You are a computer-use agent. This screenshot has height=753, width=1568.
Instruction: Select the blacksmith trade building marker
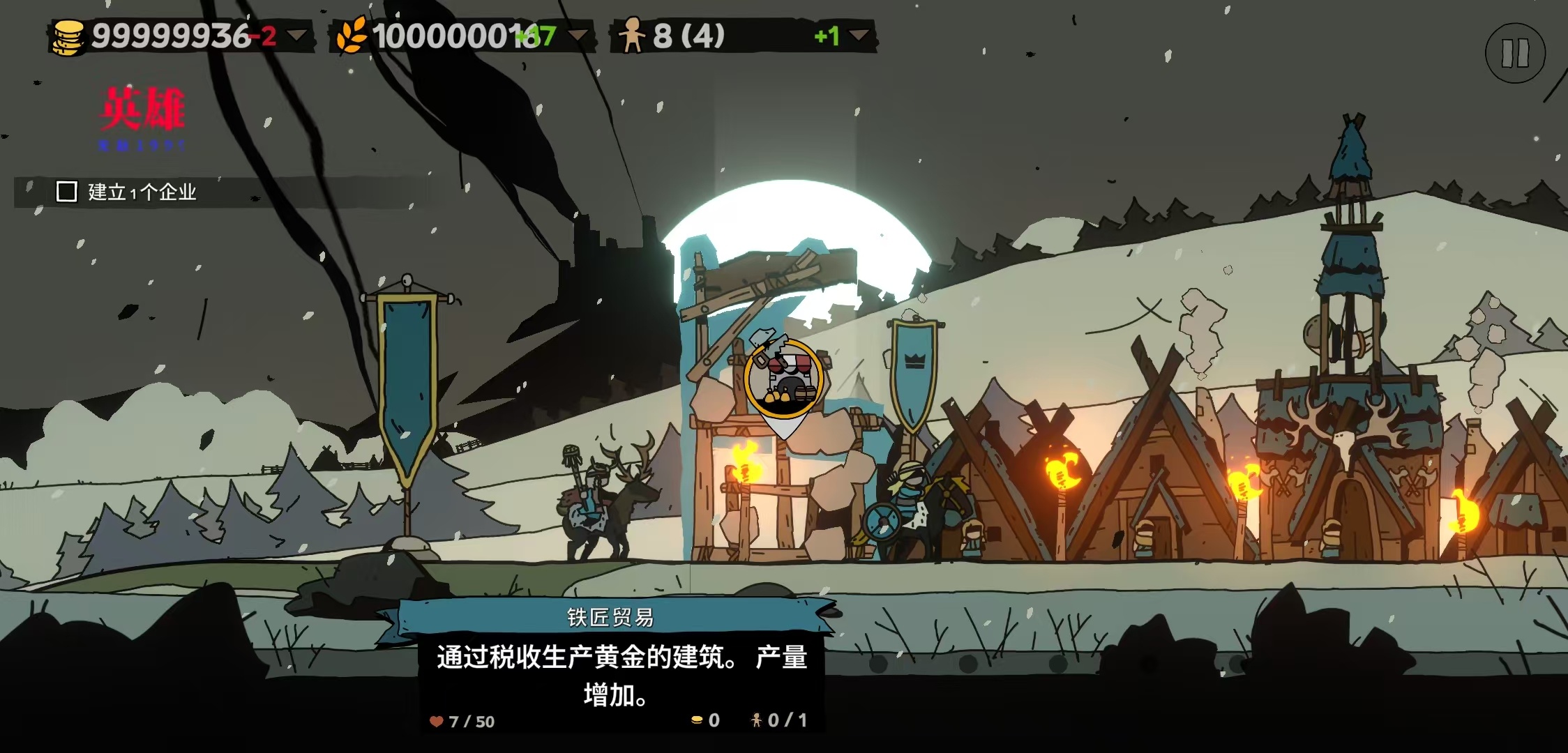coord(784,381)
